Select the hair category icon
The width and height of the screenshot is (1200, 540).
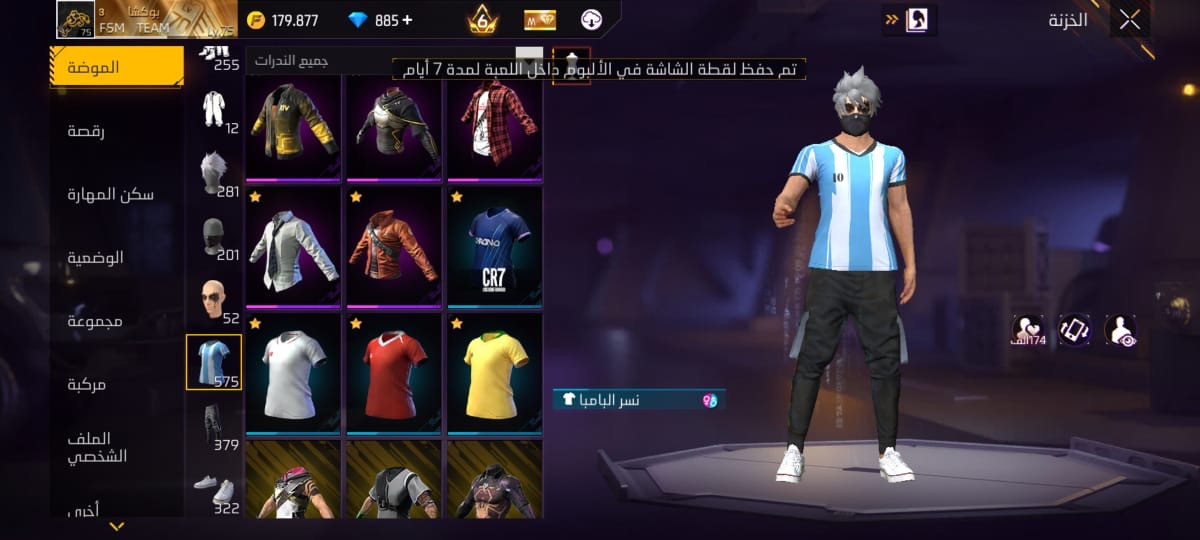pos(213,174)
